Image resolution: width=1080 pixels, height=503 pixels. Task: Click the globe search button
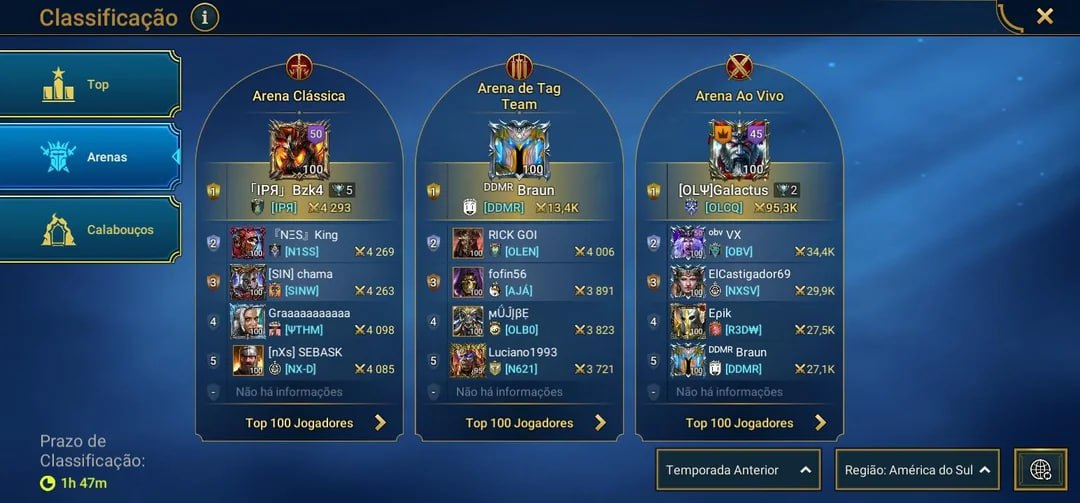tap(1040, 469)
